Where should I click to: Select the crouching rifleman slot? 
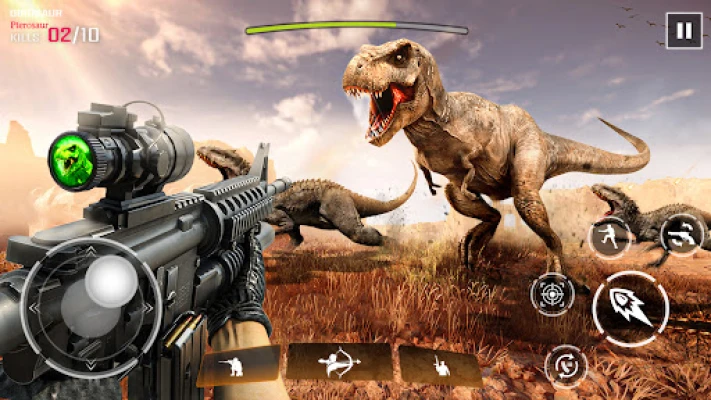click(238, 366)
